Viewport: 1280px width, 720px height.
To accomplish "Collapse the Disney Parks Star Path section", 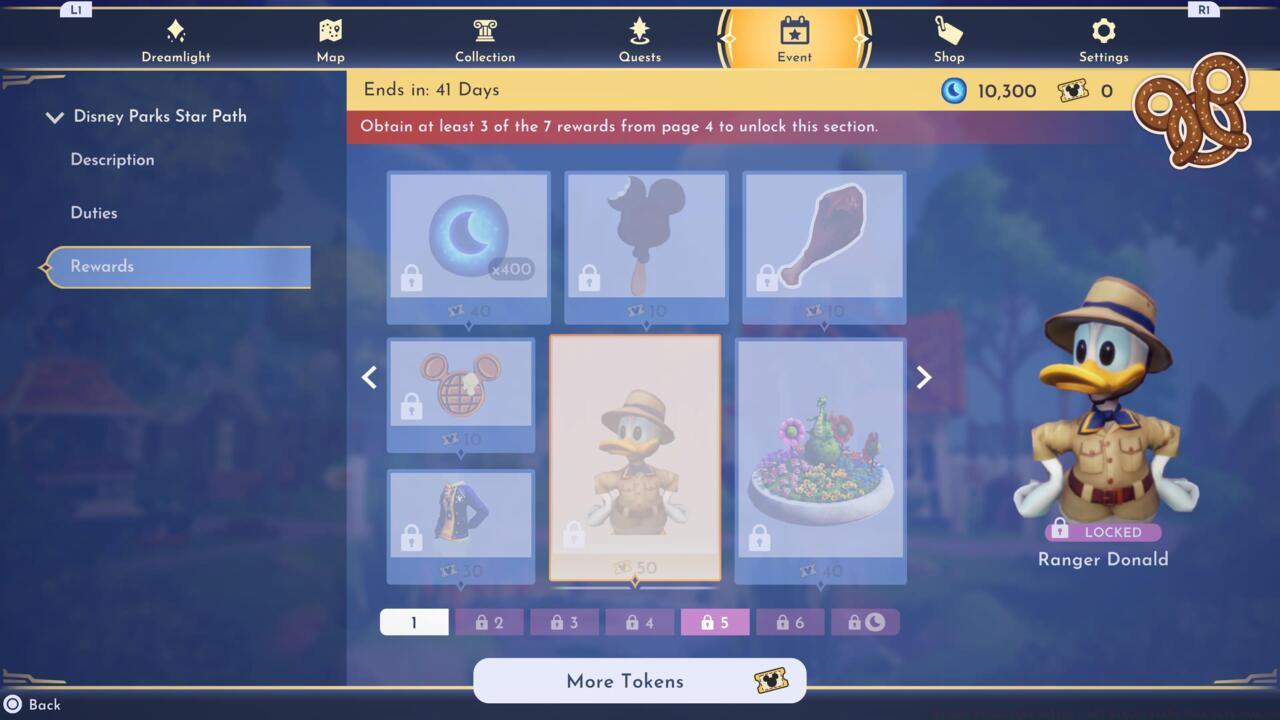I will 55,116.
